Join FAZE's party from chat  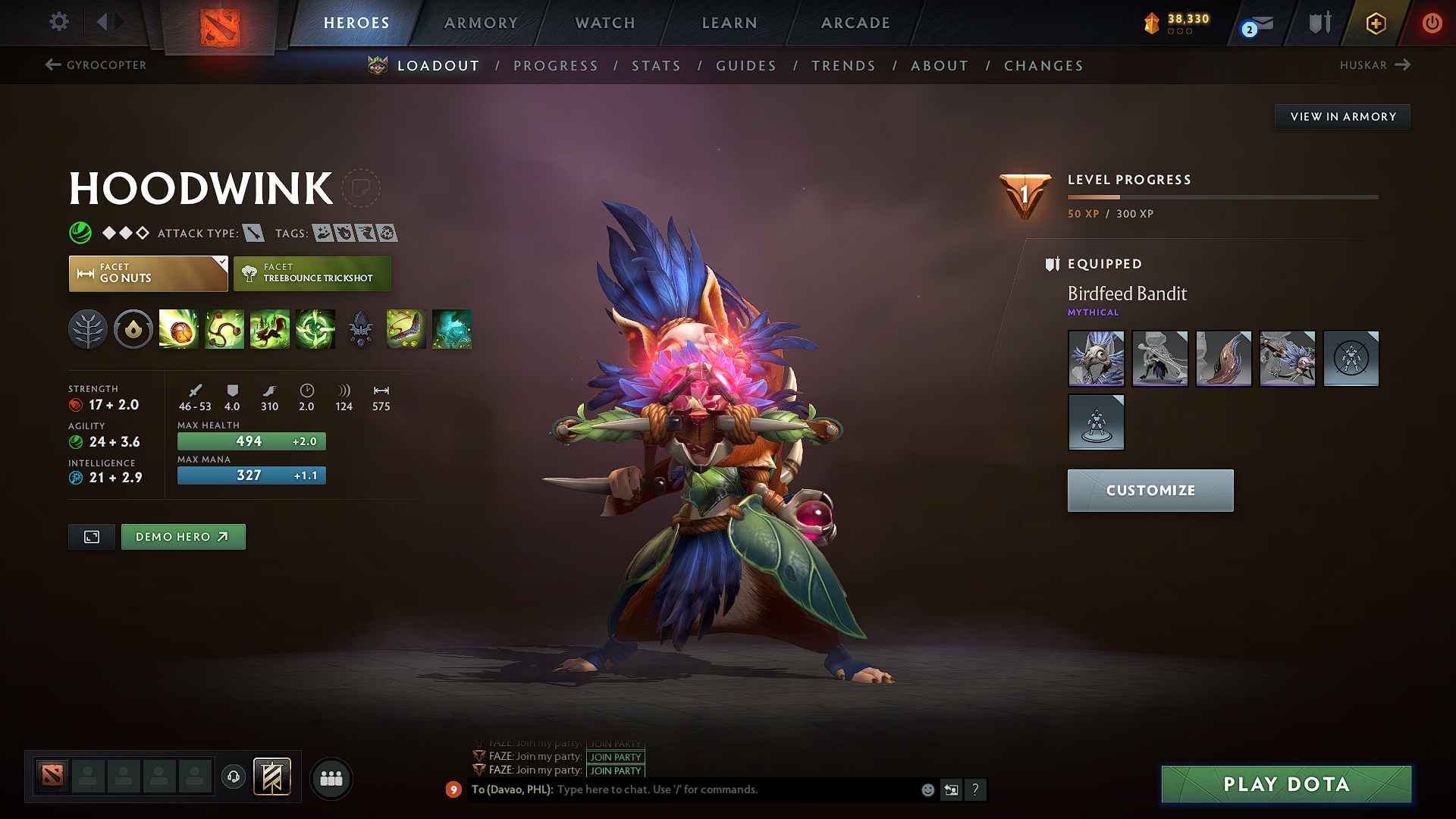point(615,771)
